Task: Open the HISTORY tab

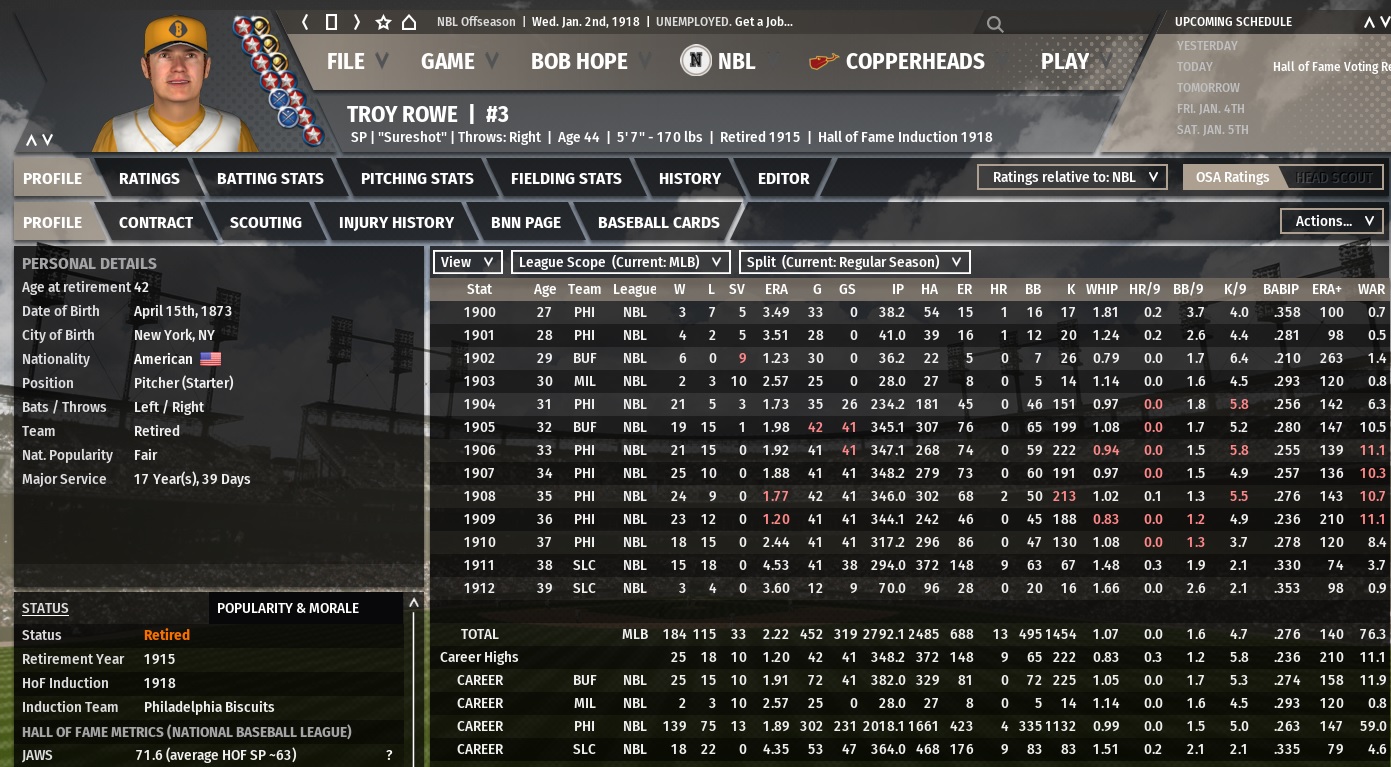Action: [x=689, y=178]
